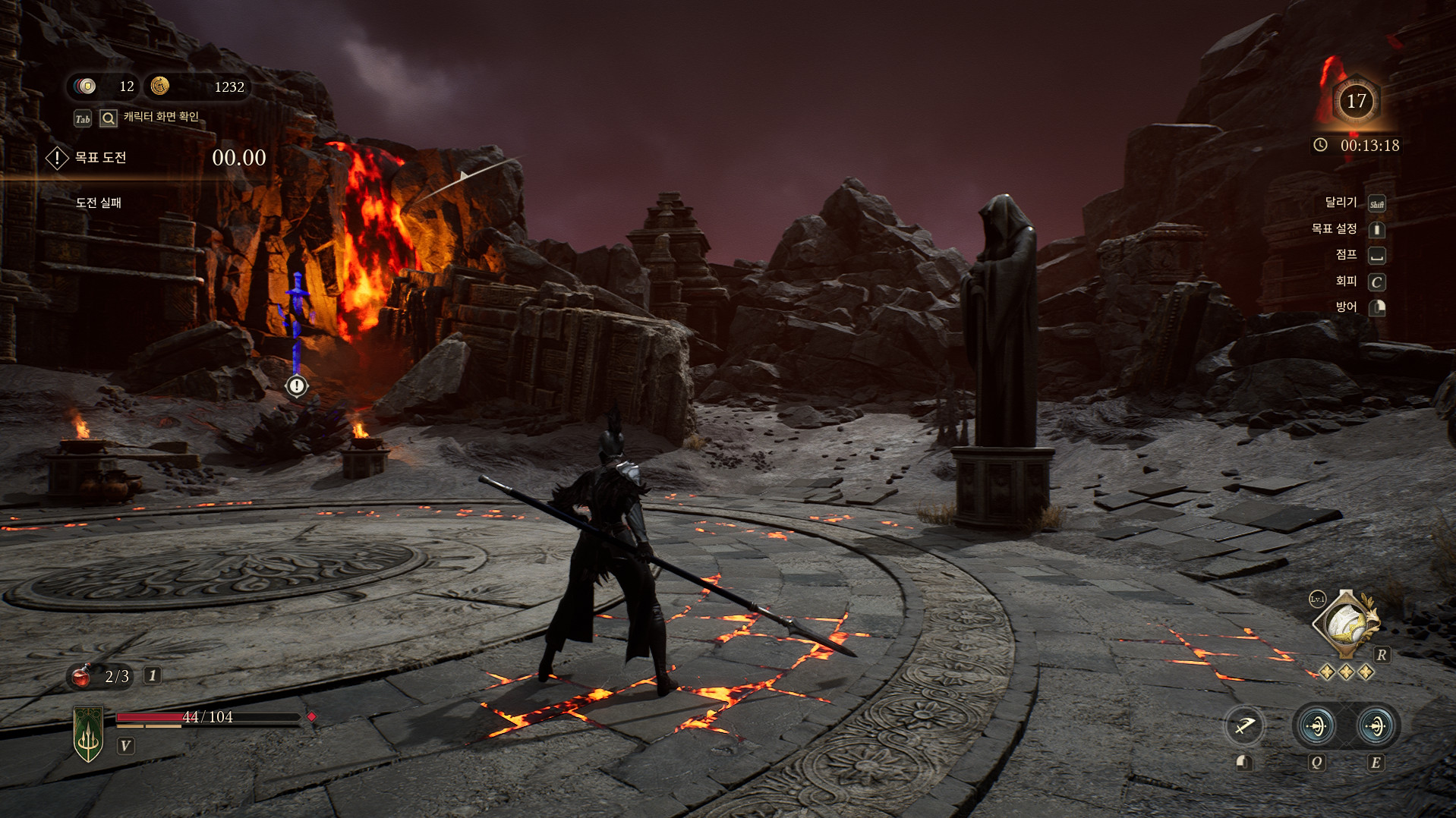This screenshot has width=1456, height=818.
Task: Trigger the sword slash basic attack icon
Action: point(1244,726)
